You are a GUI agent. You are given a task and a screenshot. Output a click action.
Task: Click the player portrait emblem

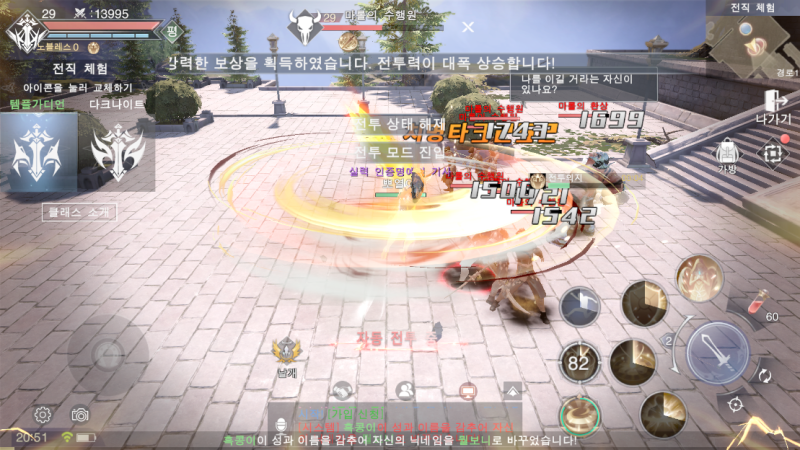coord(22,32)
